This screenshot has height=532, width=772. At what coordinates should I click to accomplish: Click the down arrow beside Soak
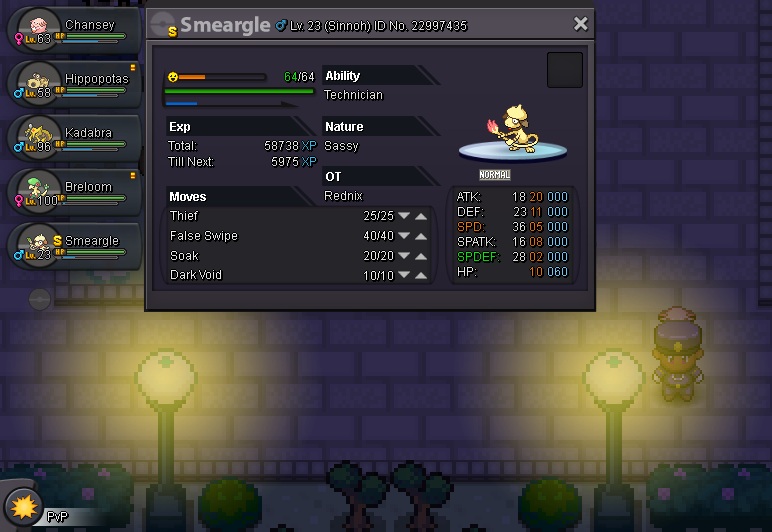pos(404,256)
